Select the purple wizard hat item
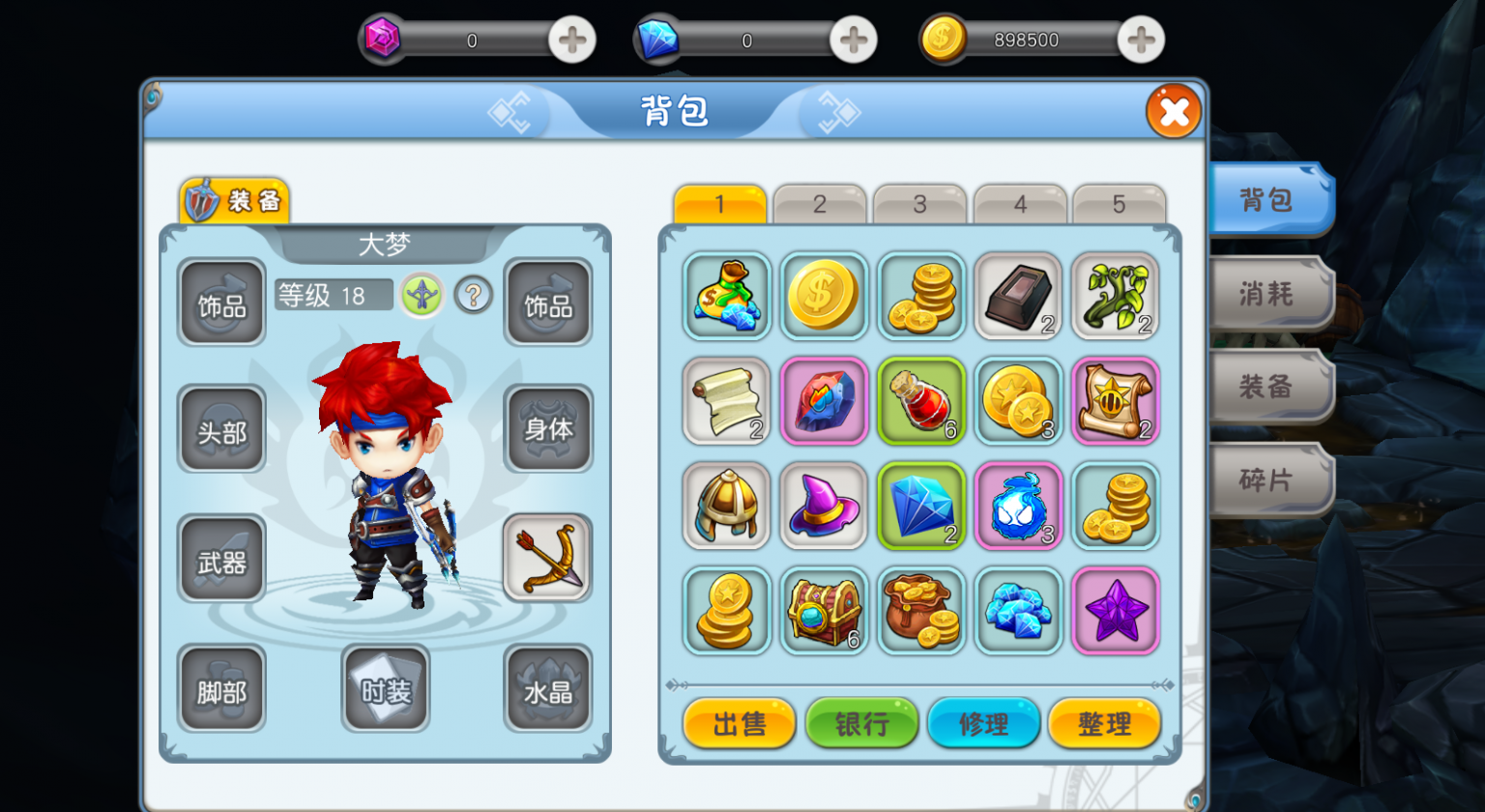Image resolution: width=1485 pixels, height=812 pixels. pyautogui.click(x=824, y=506)
